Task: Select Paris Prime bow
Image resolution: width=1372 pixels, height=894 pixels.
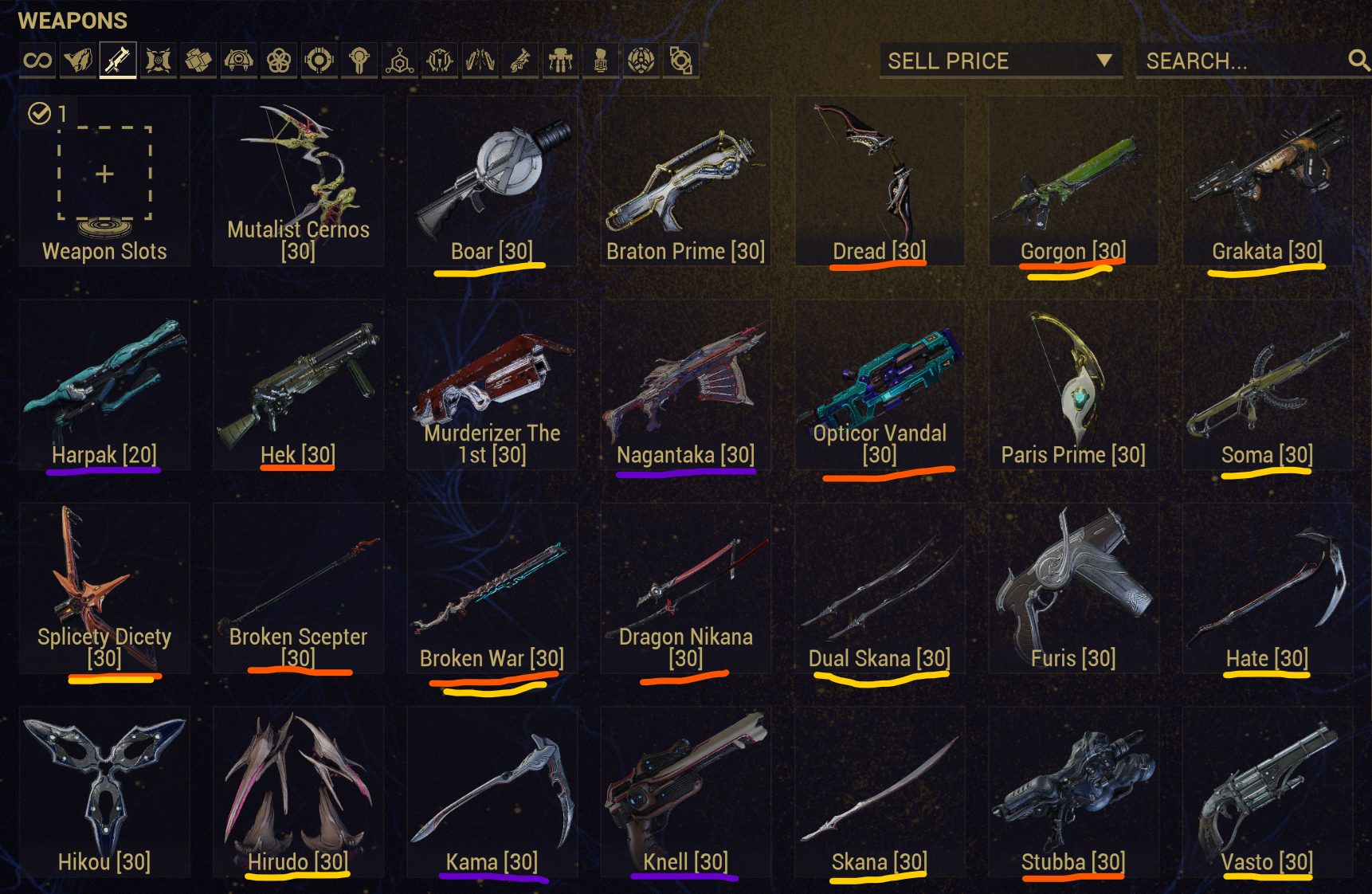Action: tap(1073, 385)
